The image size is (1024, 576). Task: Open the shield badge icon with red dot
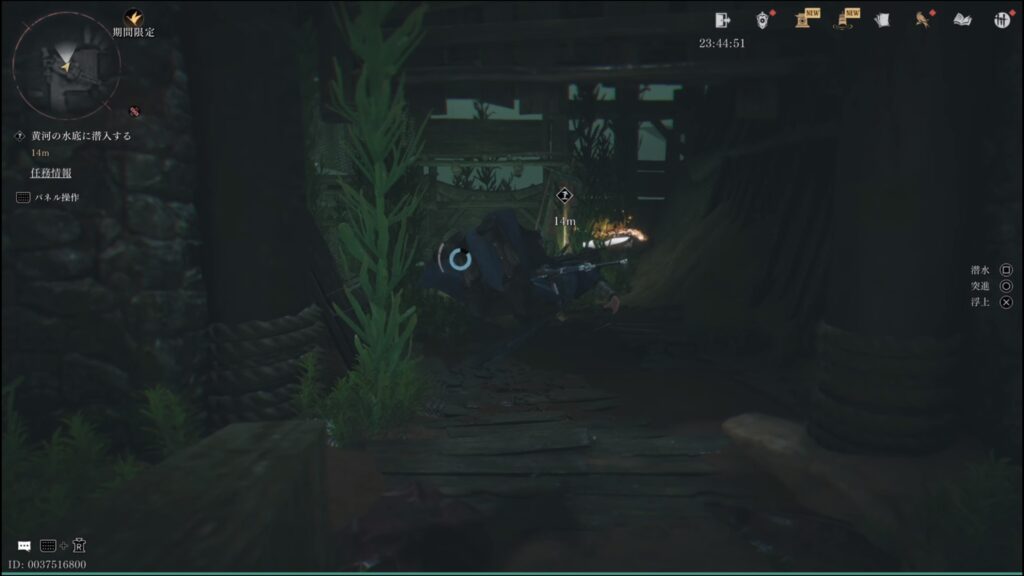click(763, 19)
